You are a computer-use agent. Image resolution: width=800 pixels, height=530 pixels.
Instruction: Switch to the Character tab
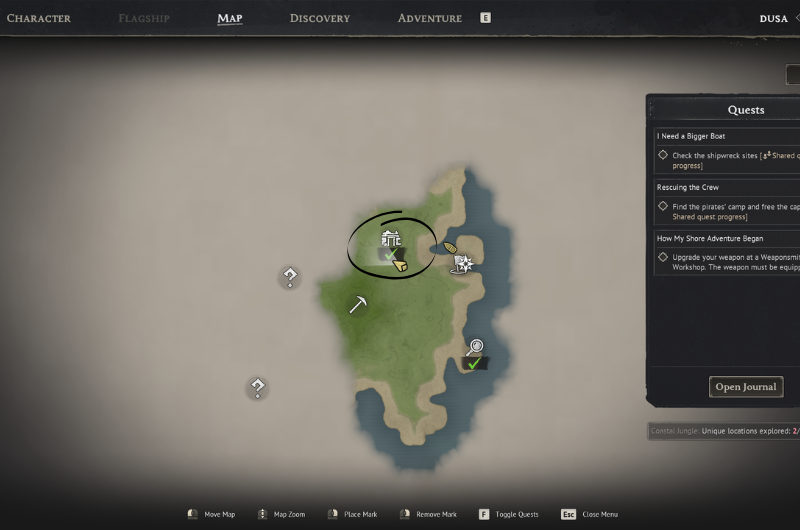pos(38,18)
